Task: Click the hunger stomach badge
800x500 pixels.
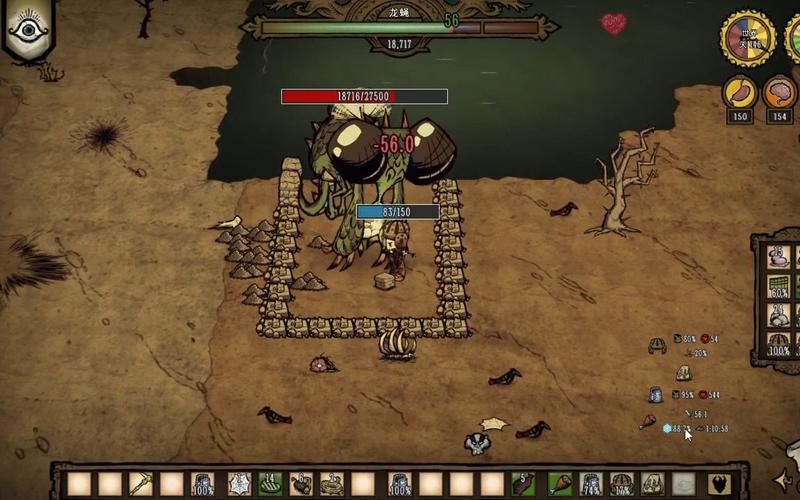Action: point(740,93)
